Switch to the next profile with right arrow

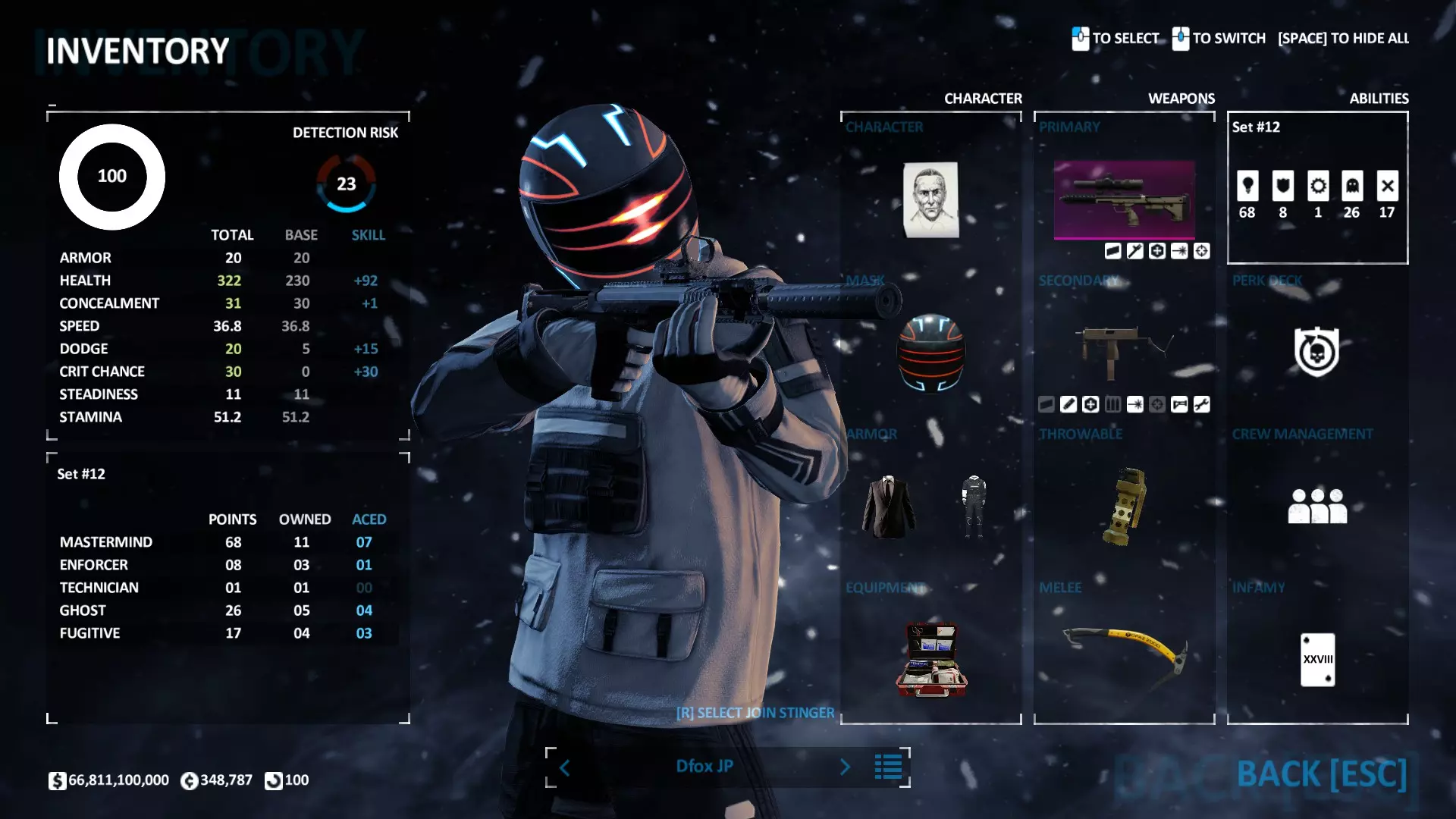click(845, 767)
